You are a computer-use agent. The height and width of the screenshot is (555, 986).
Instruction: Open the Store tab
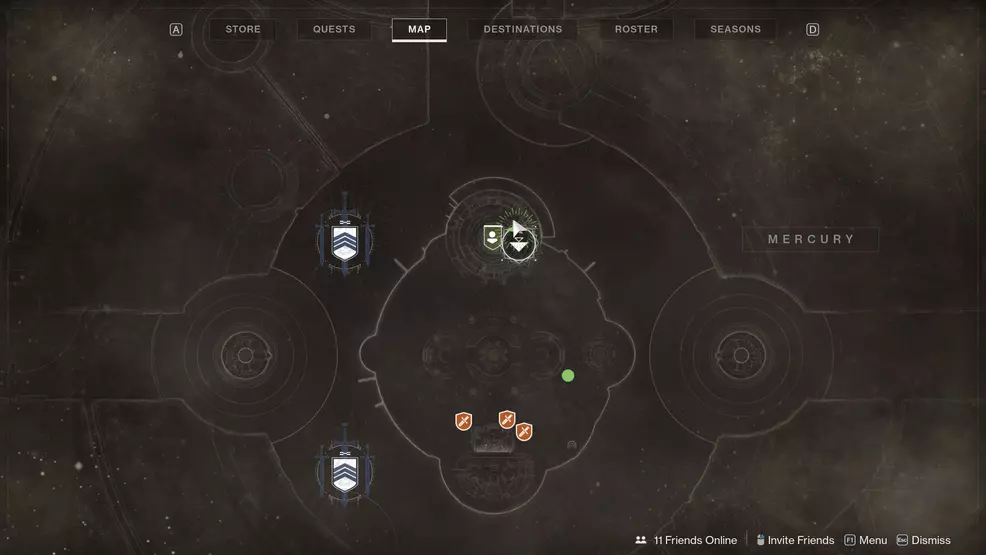click(243, 30)
